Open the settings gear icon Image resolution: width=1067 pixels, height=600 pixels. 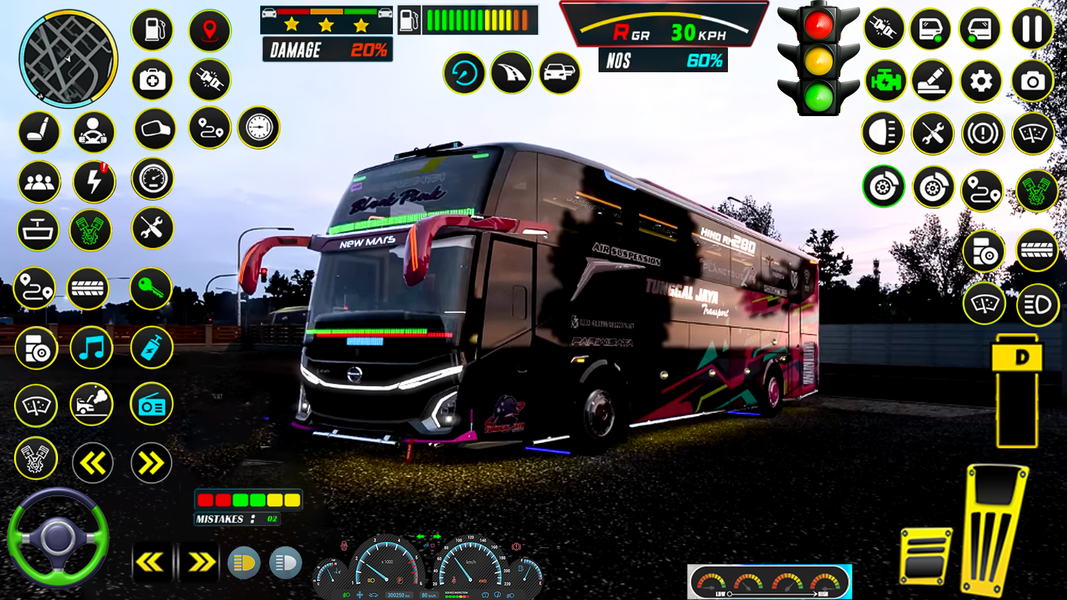pyautogui.click(x=982, y=81)
